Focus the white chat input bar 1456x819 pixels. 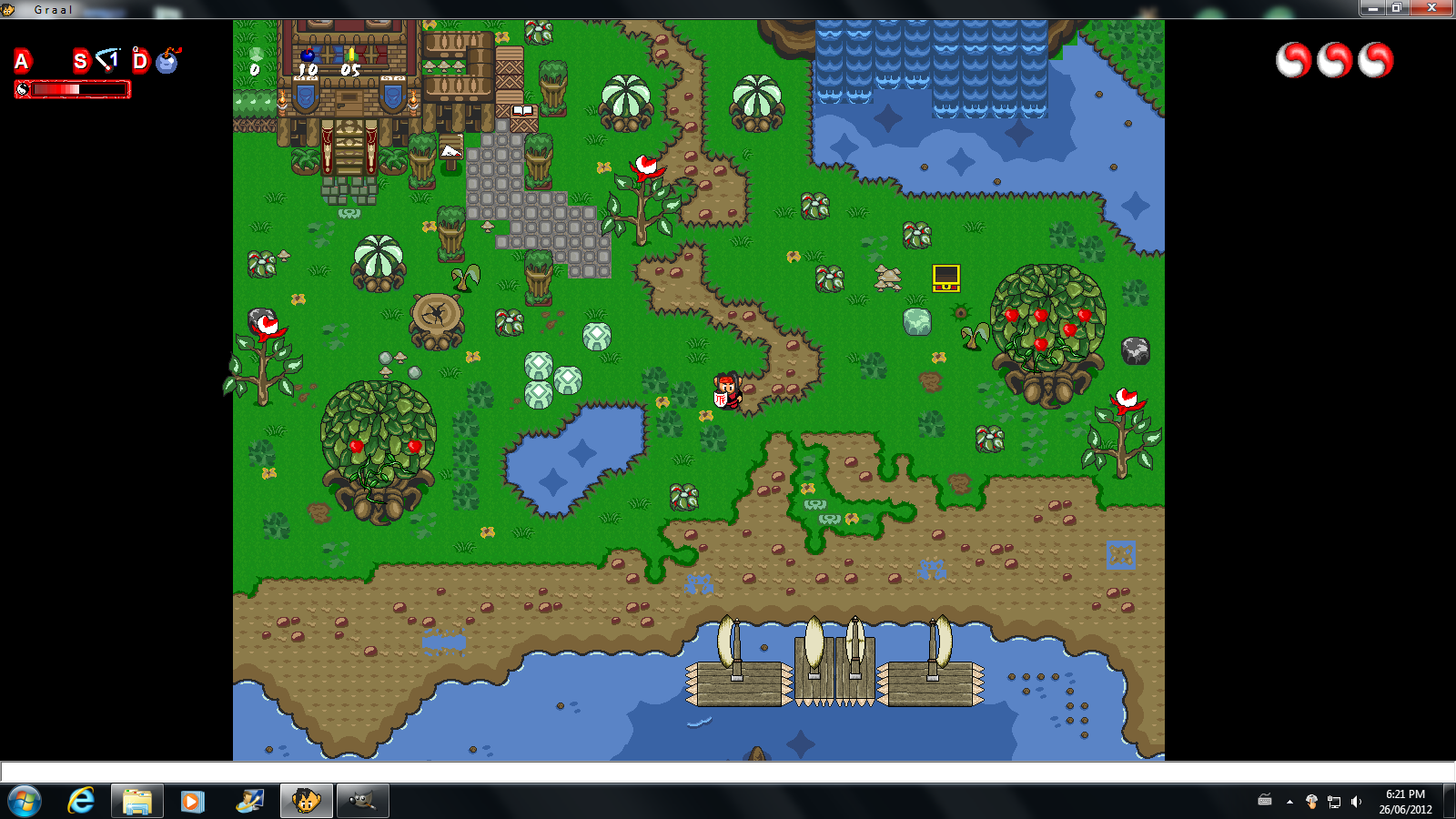(728, 772)
